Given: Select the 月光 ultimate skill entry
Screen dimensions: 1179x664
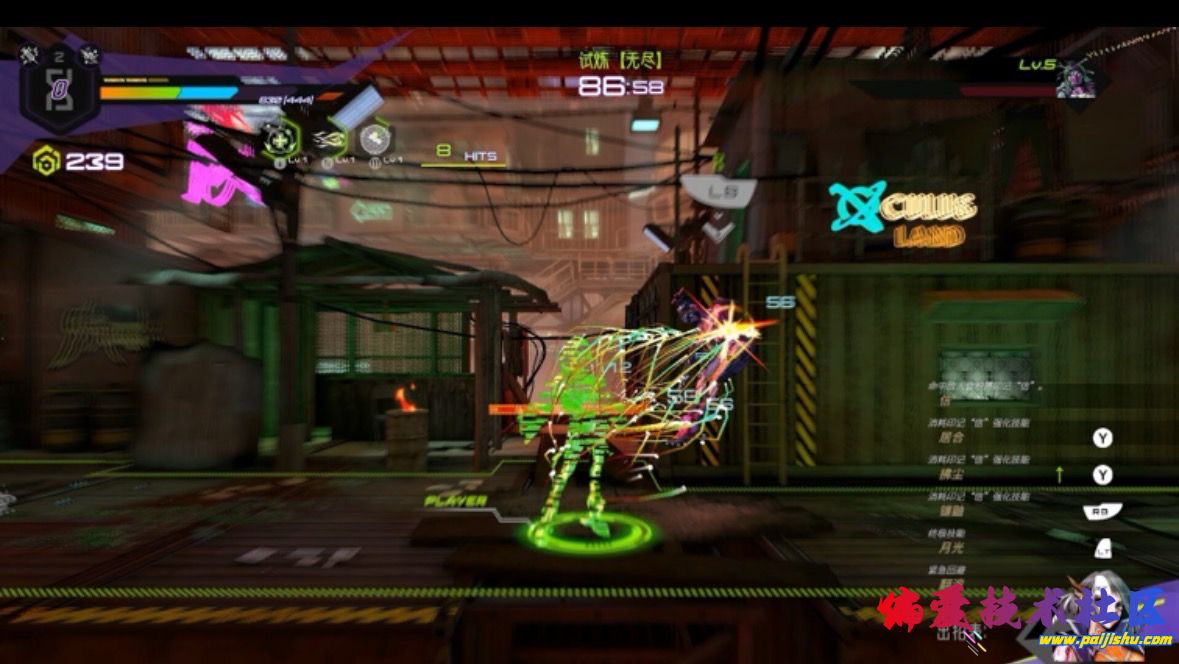Looking at the screenshot, I should (951, 547).
